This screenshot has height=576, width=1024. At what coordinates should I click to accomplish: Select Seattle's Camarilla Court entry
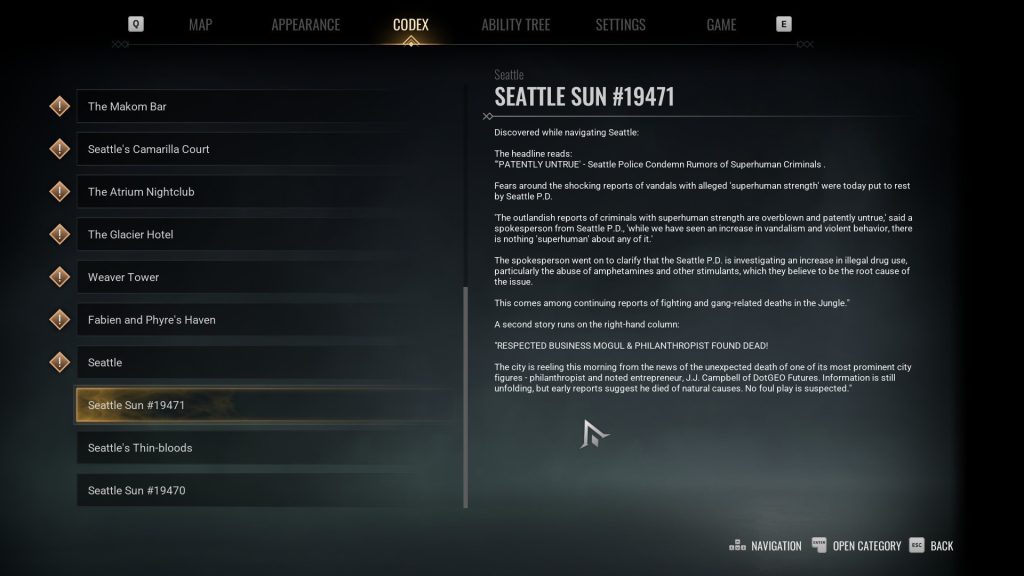point(258,150)
